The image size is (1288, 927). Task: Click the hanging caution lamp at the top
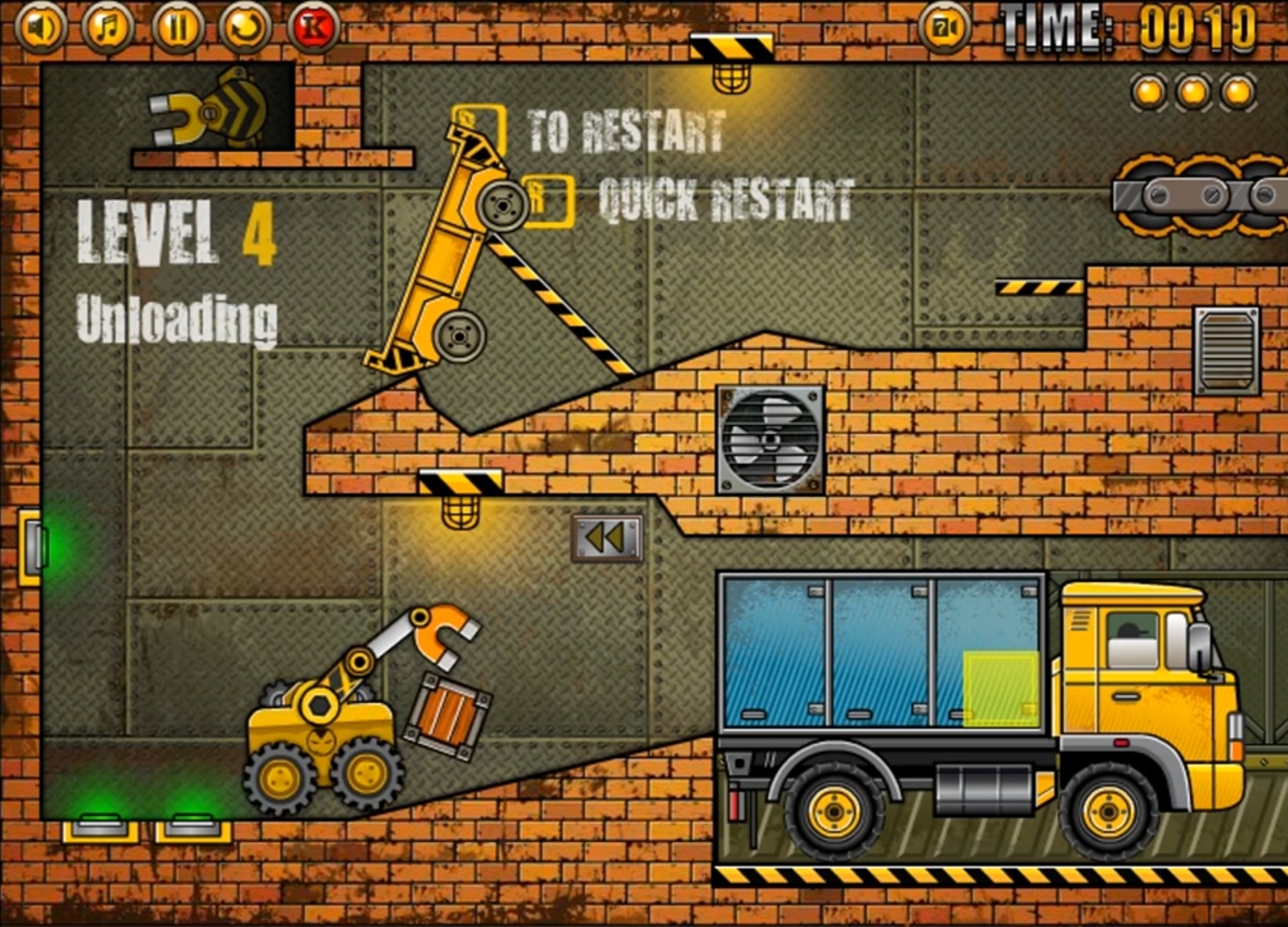[730, 77]
